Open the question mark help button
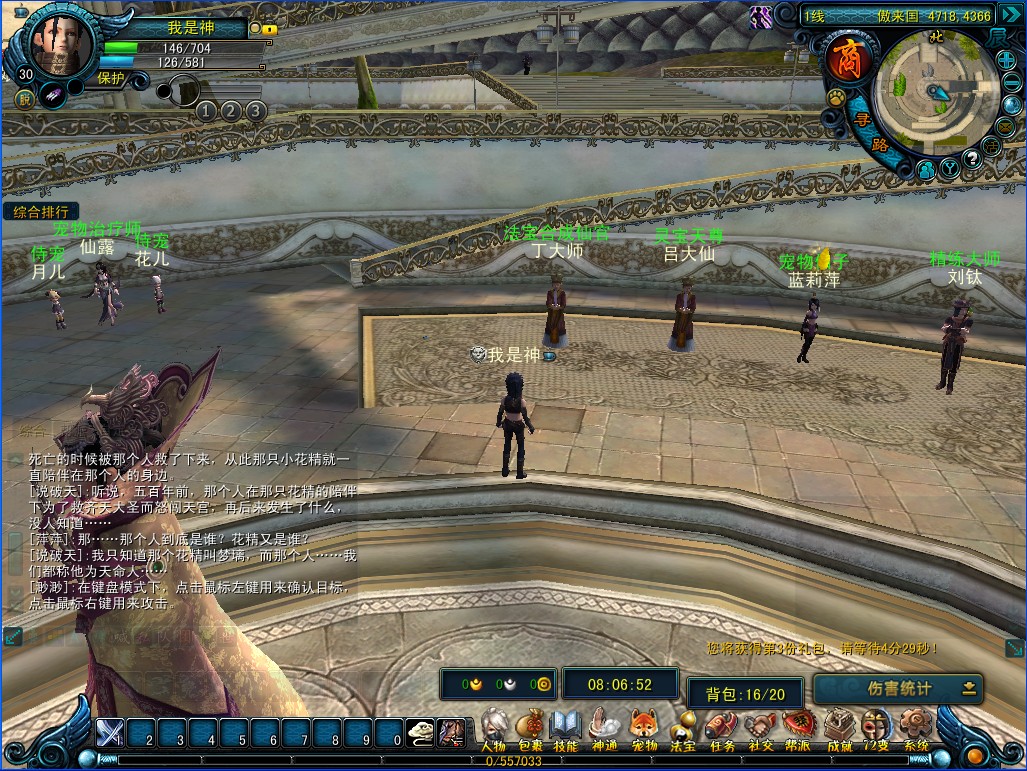This screenshot has width=1027, height=771. (x=970, y=158)
